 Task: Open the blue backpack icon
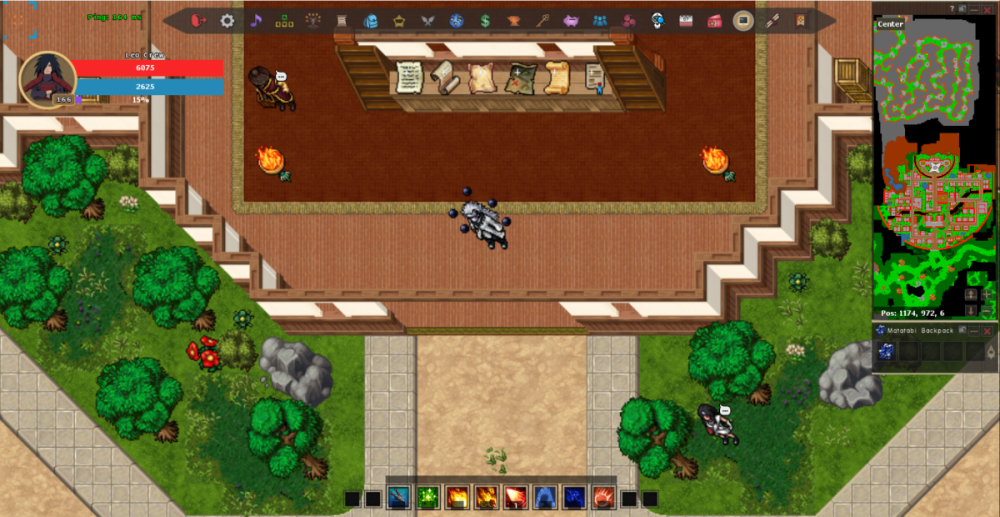(371, 20)
